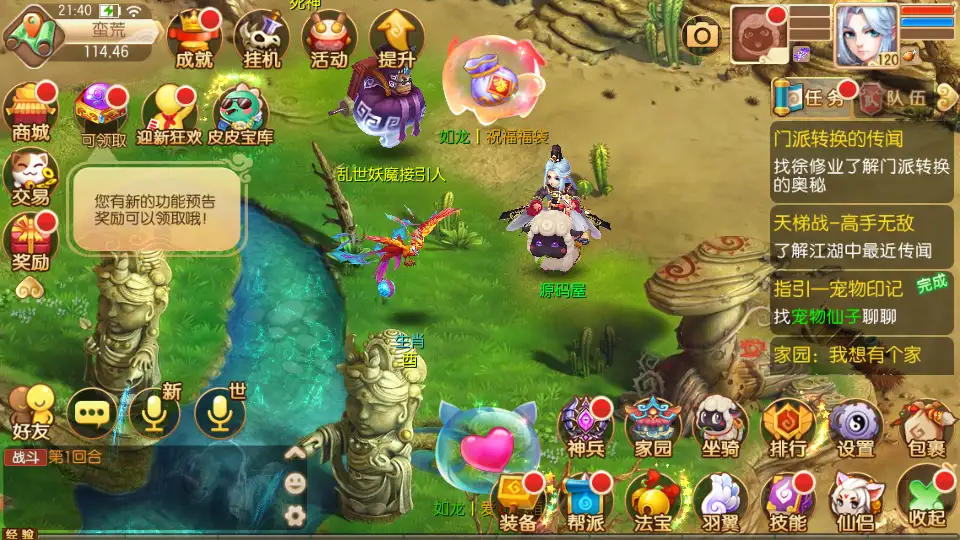Open the 交易 trading cat icon

30,176
